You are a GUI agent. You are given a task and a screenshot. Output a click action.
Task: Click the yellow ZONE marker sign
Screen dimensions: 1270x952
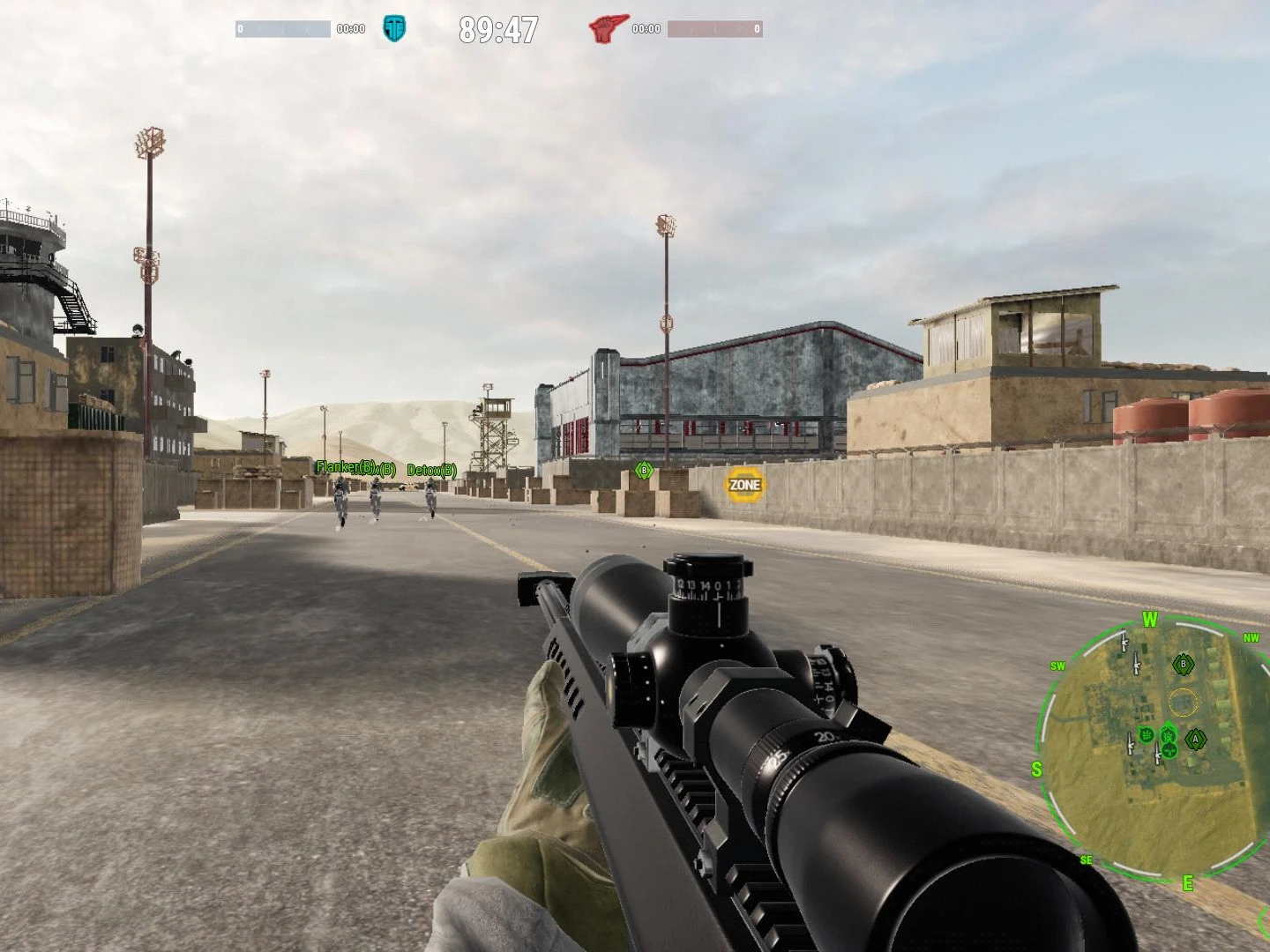pyautogui.click(x=745, y=485)
